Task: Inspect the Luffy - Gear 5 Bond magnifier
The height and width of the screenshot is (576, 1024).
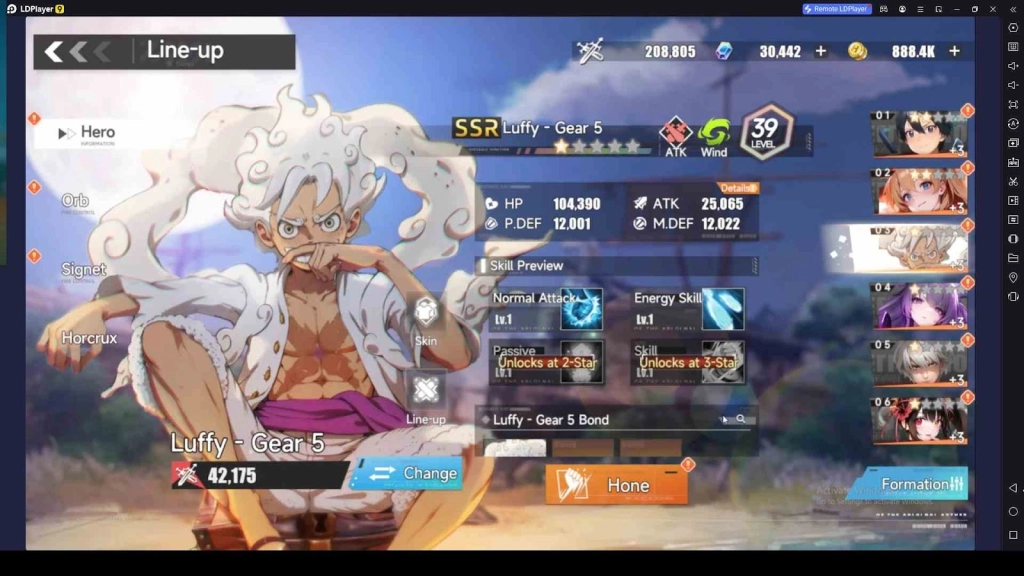Action: (x=741, y=420)
